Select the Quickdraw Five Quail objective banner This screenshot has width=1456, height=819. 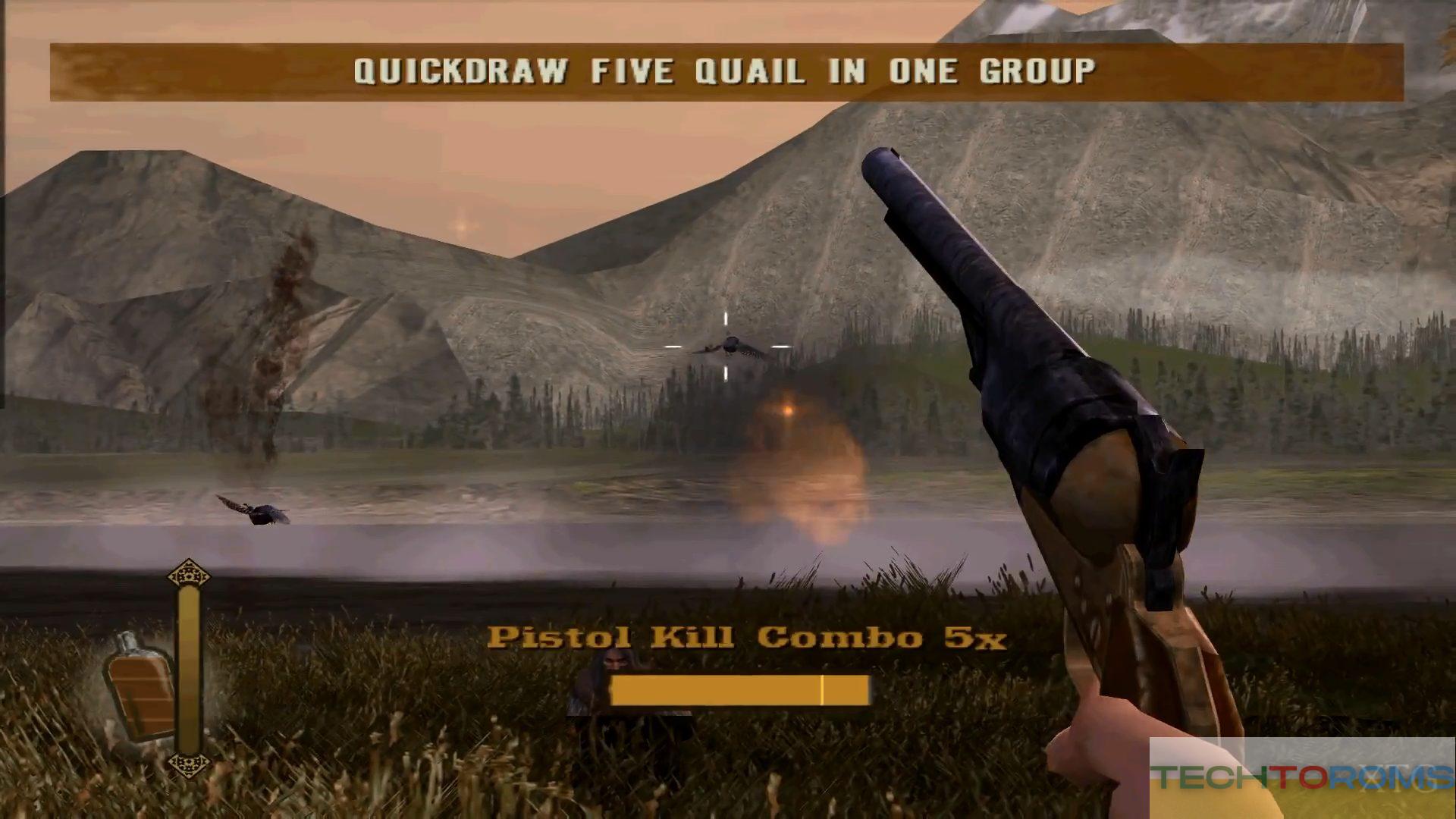tap(726, 72)
